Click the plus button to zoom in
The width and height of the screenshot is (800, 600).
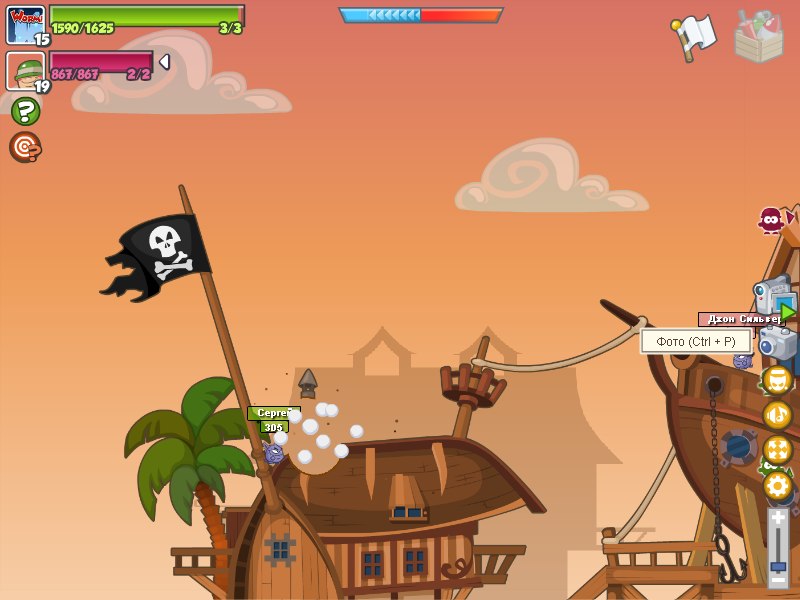point(778,517)
